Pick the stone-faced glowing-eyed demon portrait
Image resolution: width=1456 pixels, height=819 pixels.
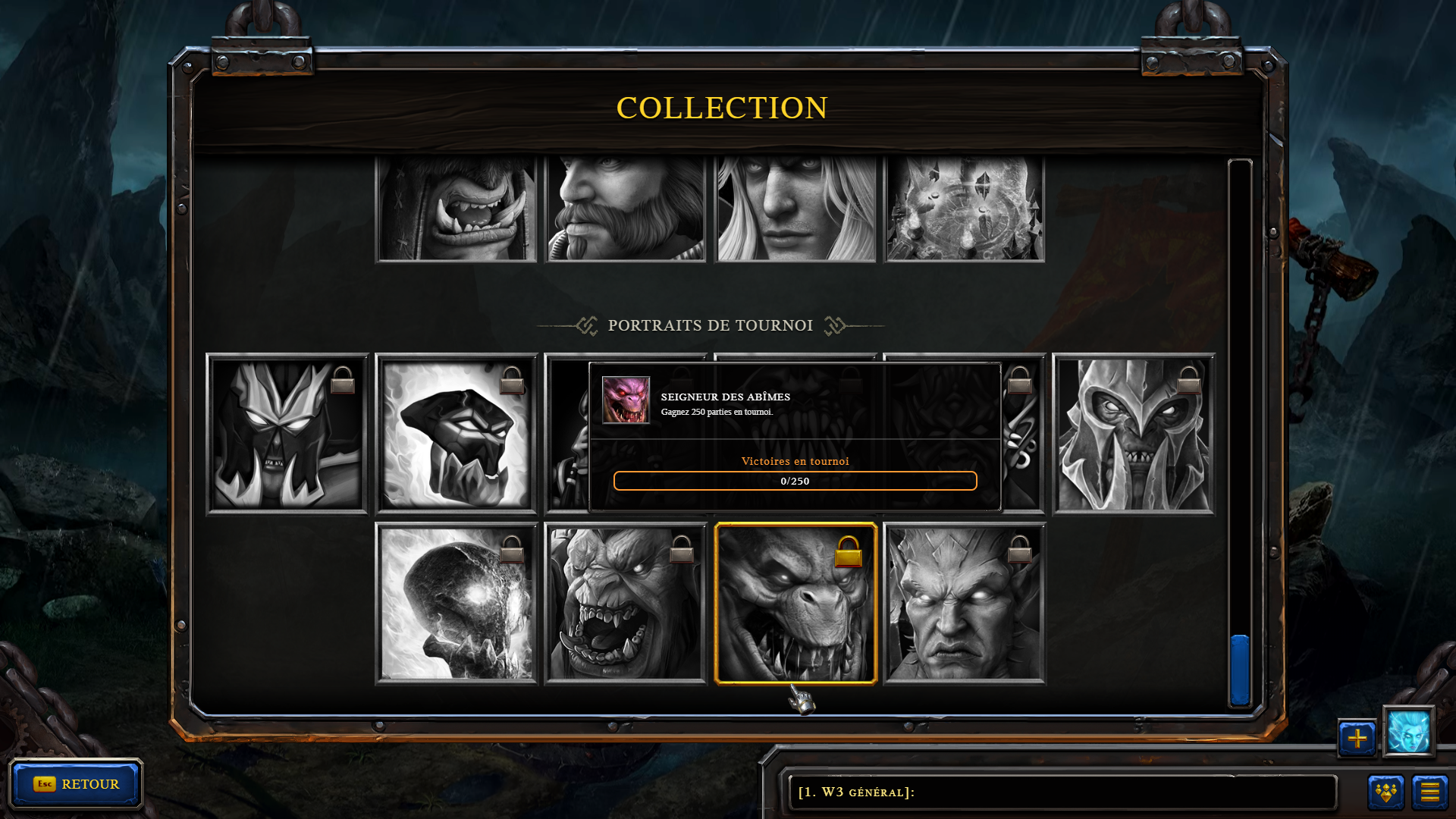[x=965, y=604]
